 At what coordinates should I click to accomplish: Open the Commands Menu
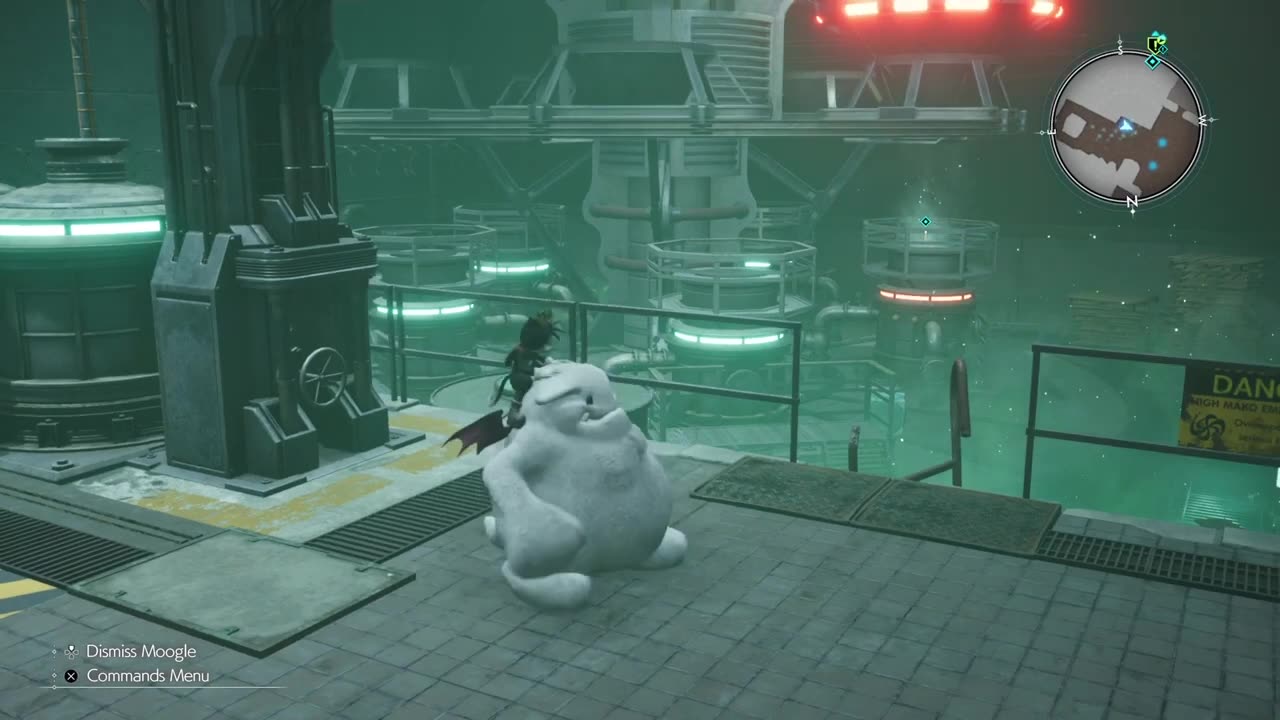148,676
